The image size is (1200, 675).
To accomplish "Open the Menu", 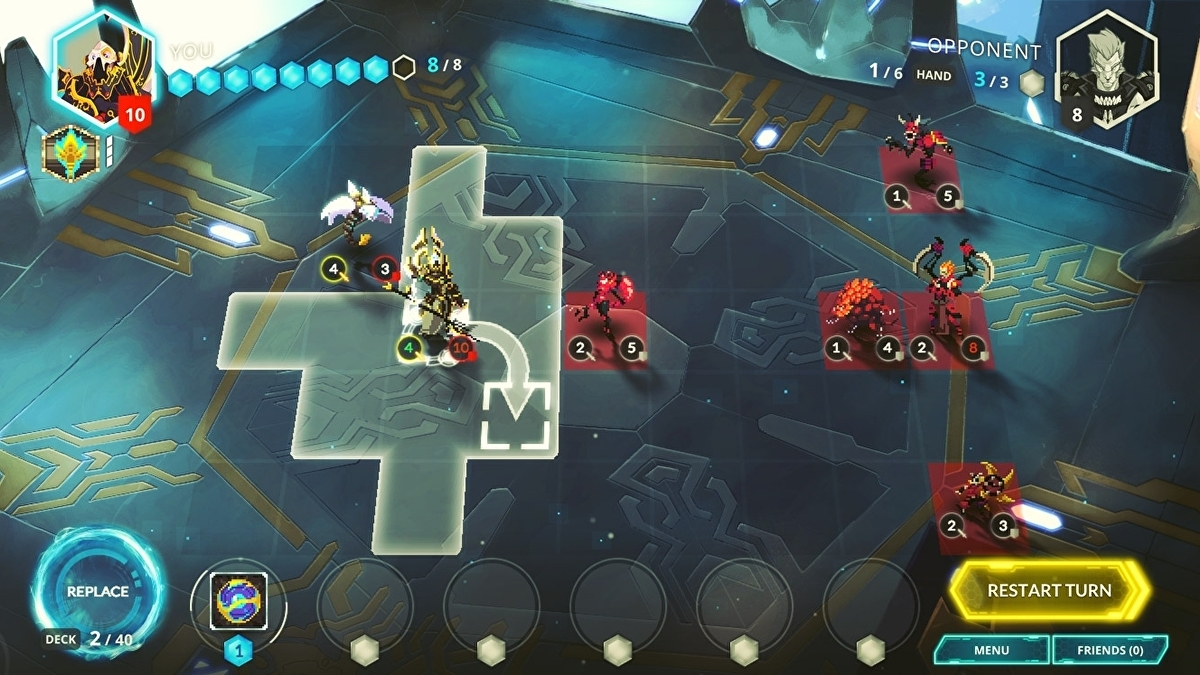I will (991, 650).
